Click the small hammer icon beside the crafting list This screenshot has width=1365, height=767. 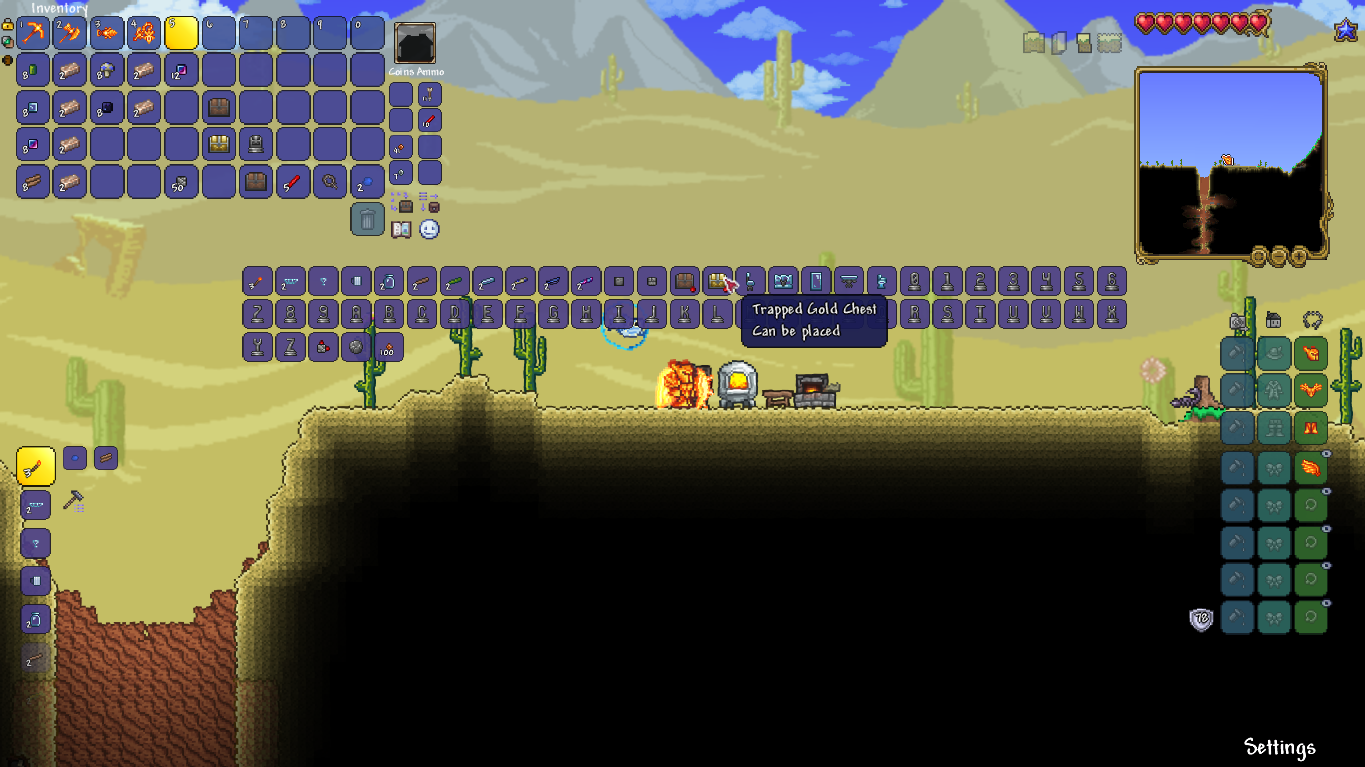pyautogui.click(x=72, y=498)
